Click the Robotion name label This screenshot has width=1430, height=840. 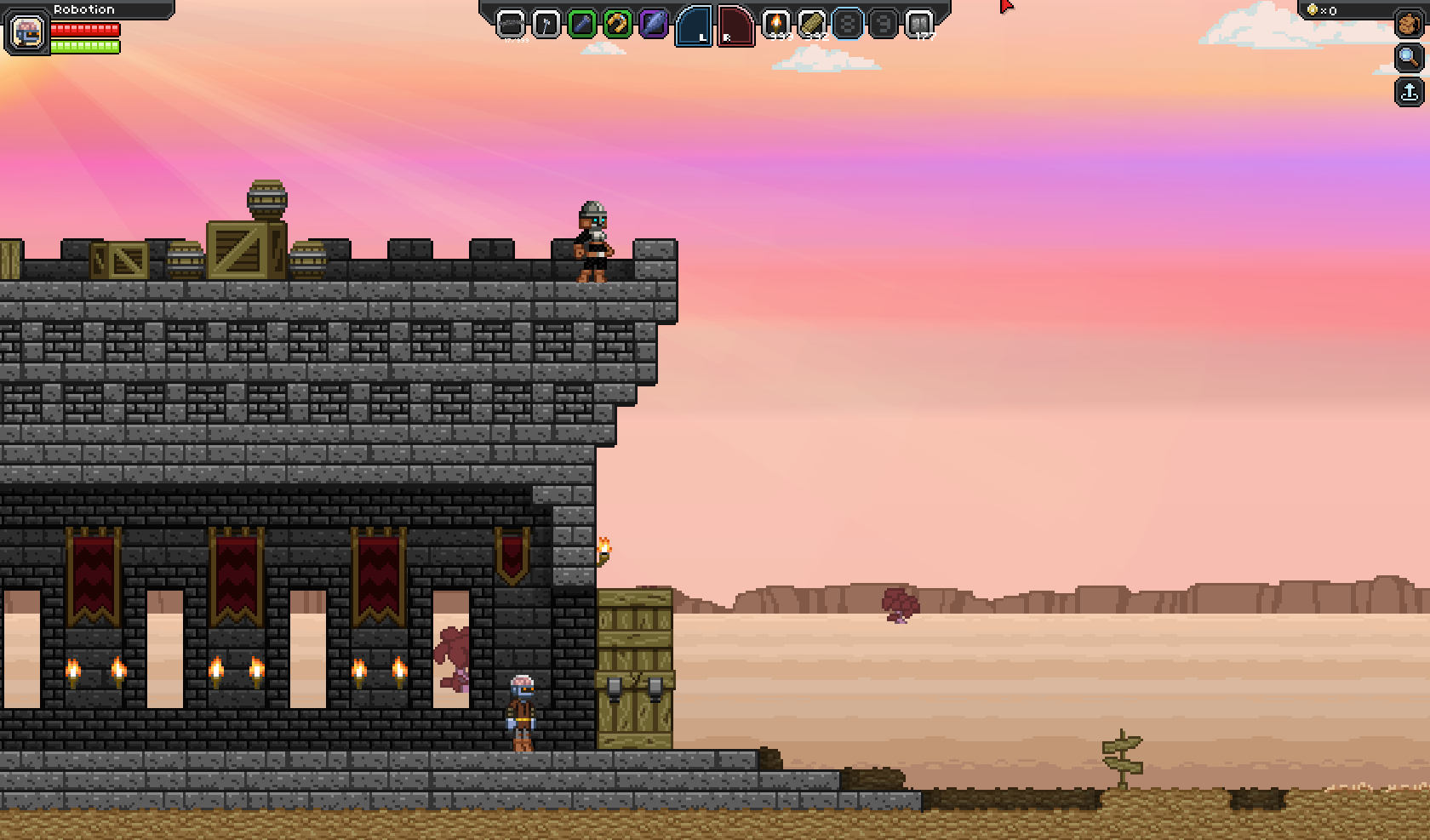(x=85, y=9)
